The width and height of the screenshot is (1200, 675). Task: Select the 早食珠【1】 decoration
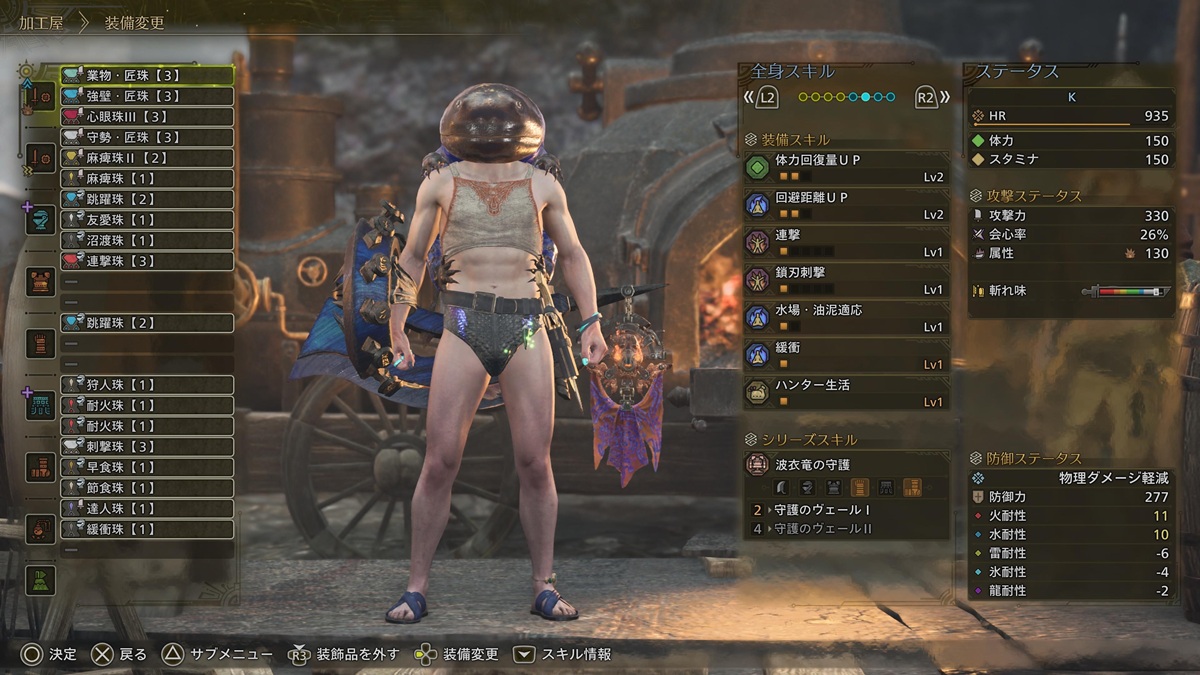[147, 467]
